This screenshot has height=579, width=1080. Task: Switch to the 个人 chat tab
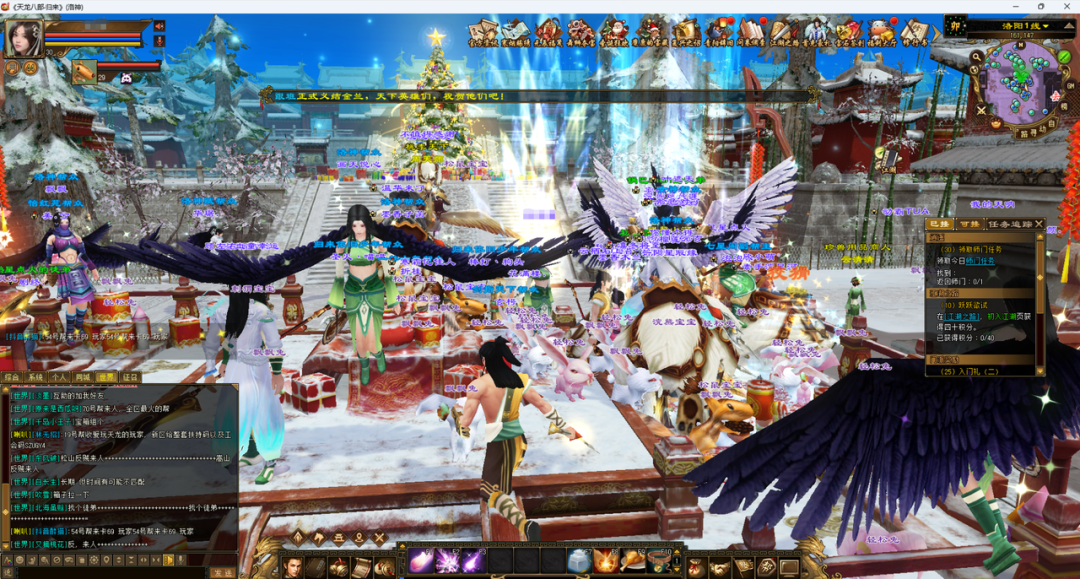click(x=59, y=377)
